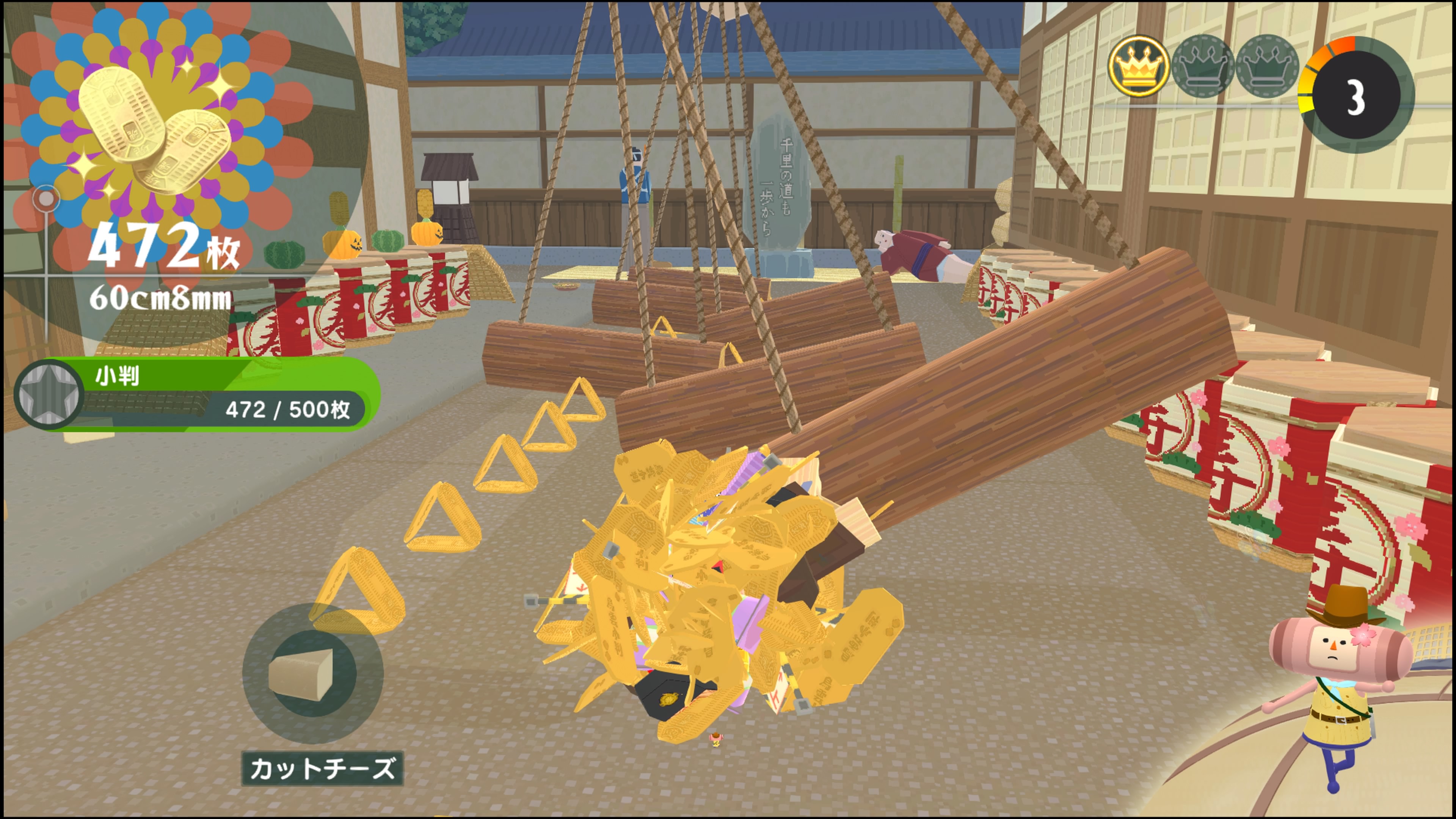Tap the gold crown icon
This screenshot has height=819, width=1456.
pyautogui.click(x=1138, y=67)
